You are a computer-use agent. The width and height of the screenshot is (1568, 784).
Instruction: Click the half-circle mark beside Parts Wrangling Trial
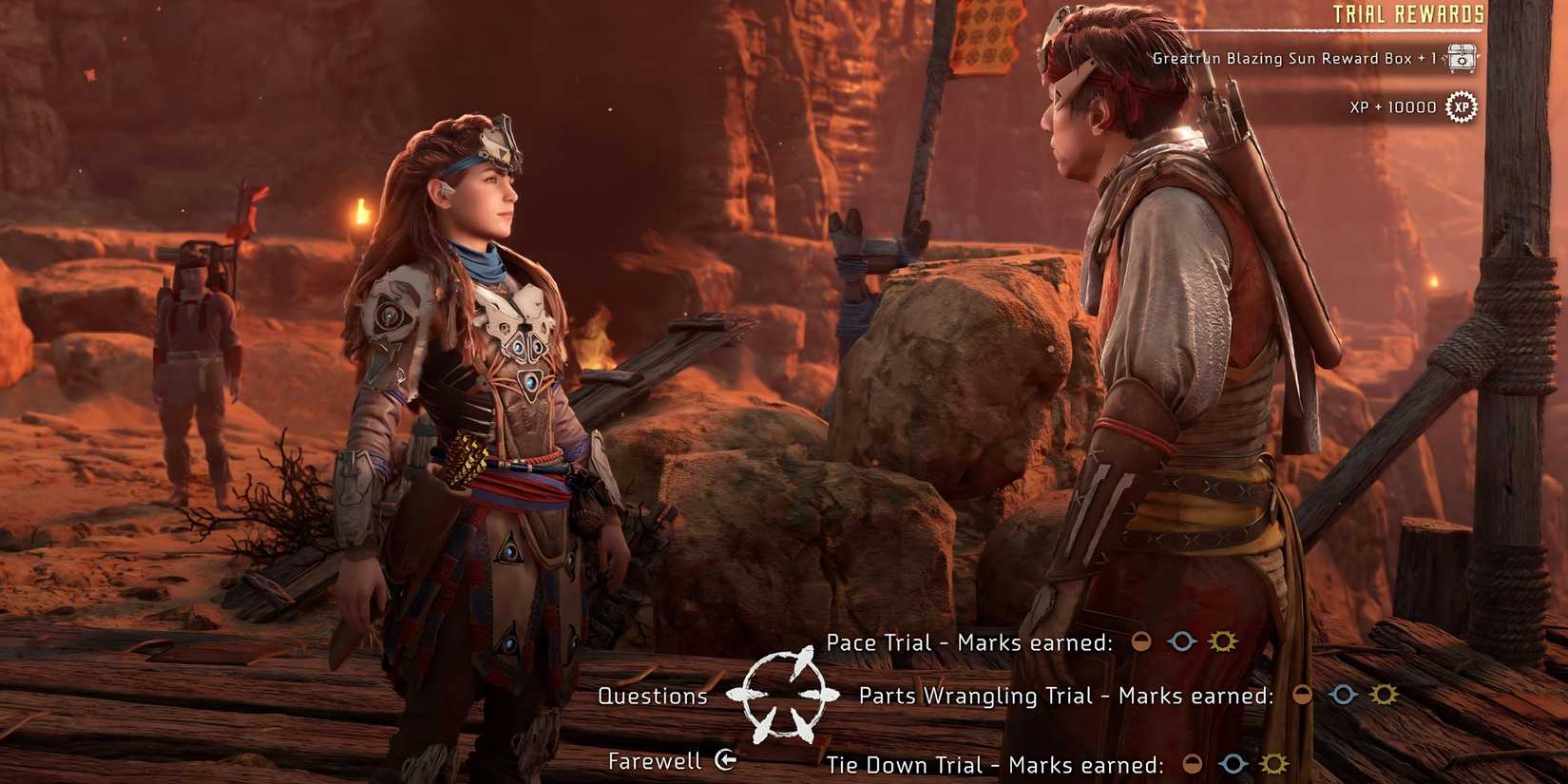[x=1300, y=696]
